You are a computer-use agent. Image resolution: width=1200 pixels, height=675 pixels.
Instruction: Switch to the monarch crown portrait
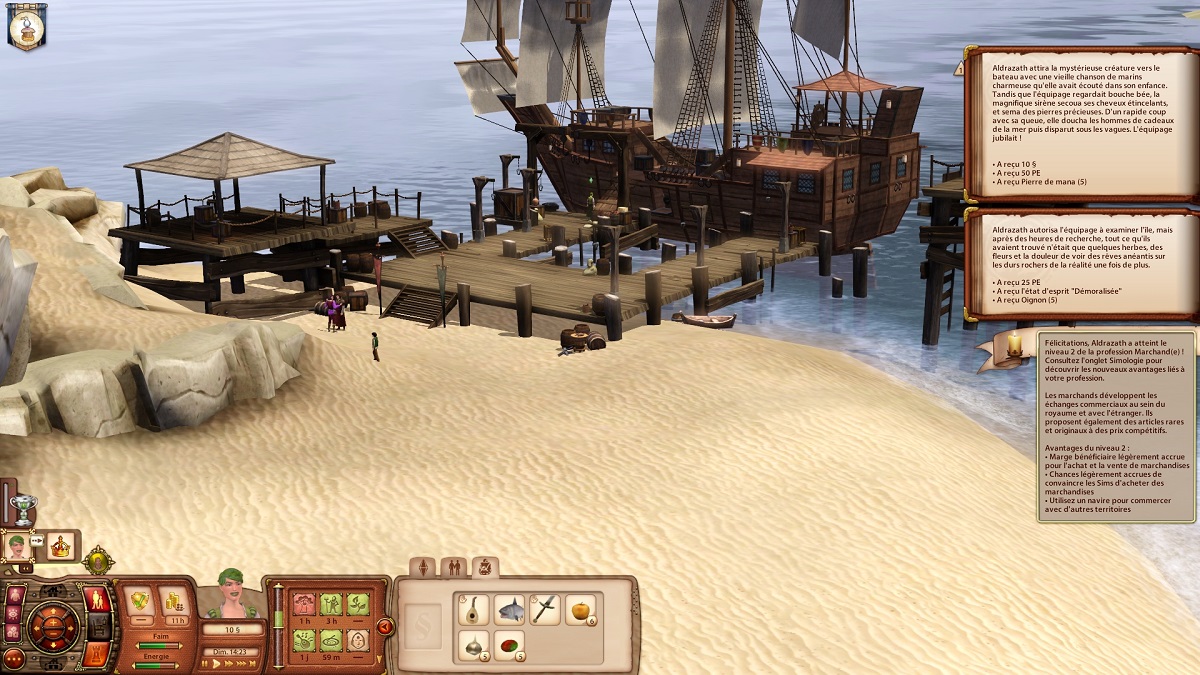click(61, 546)
